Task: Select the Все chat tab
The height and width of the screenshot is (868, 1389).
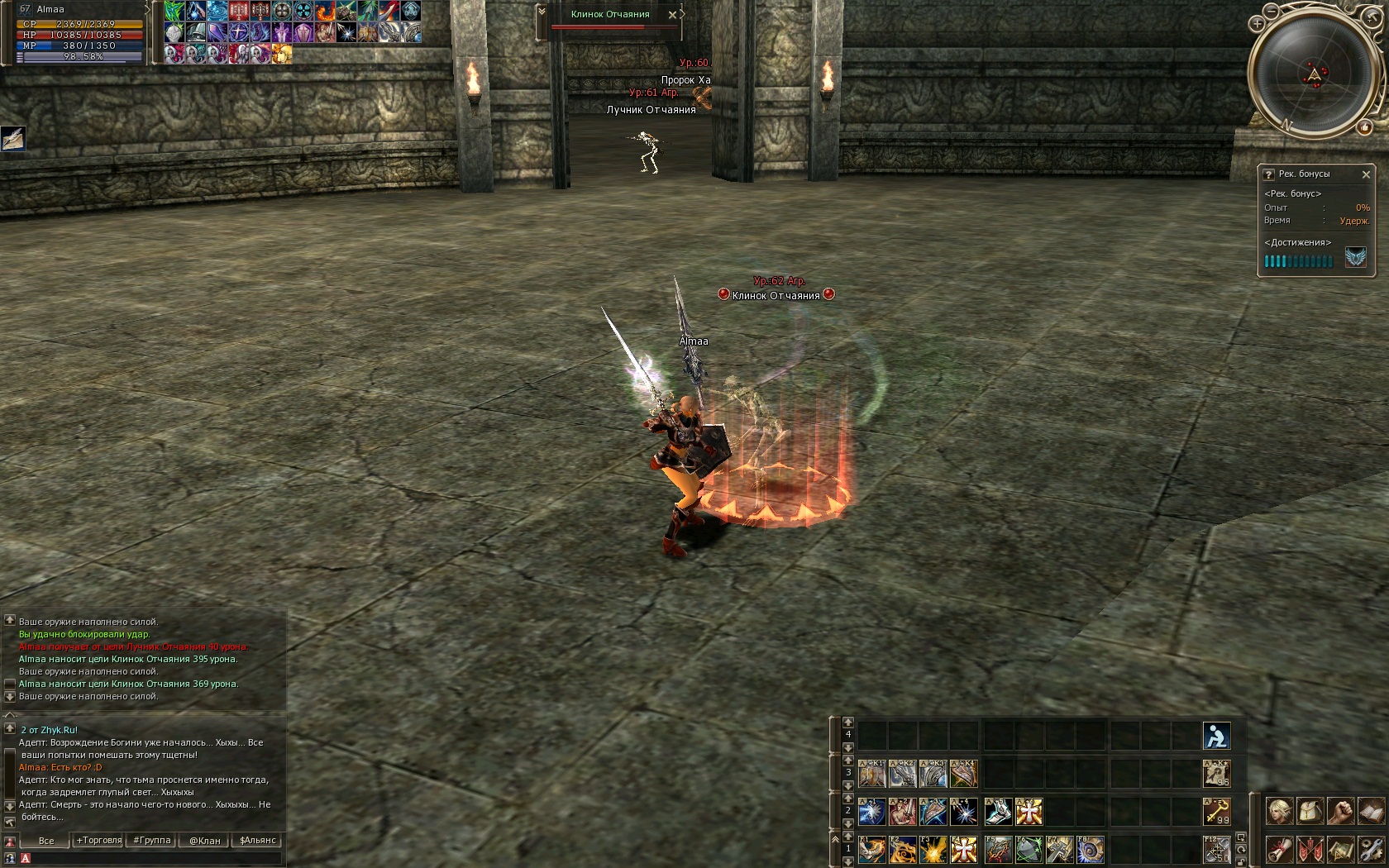Action: tap(46, 840)
